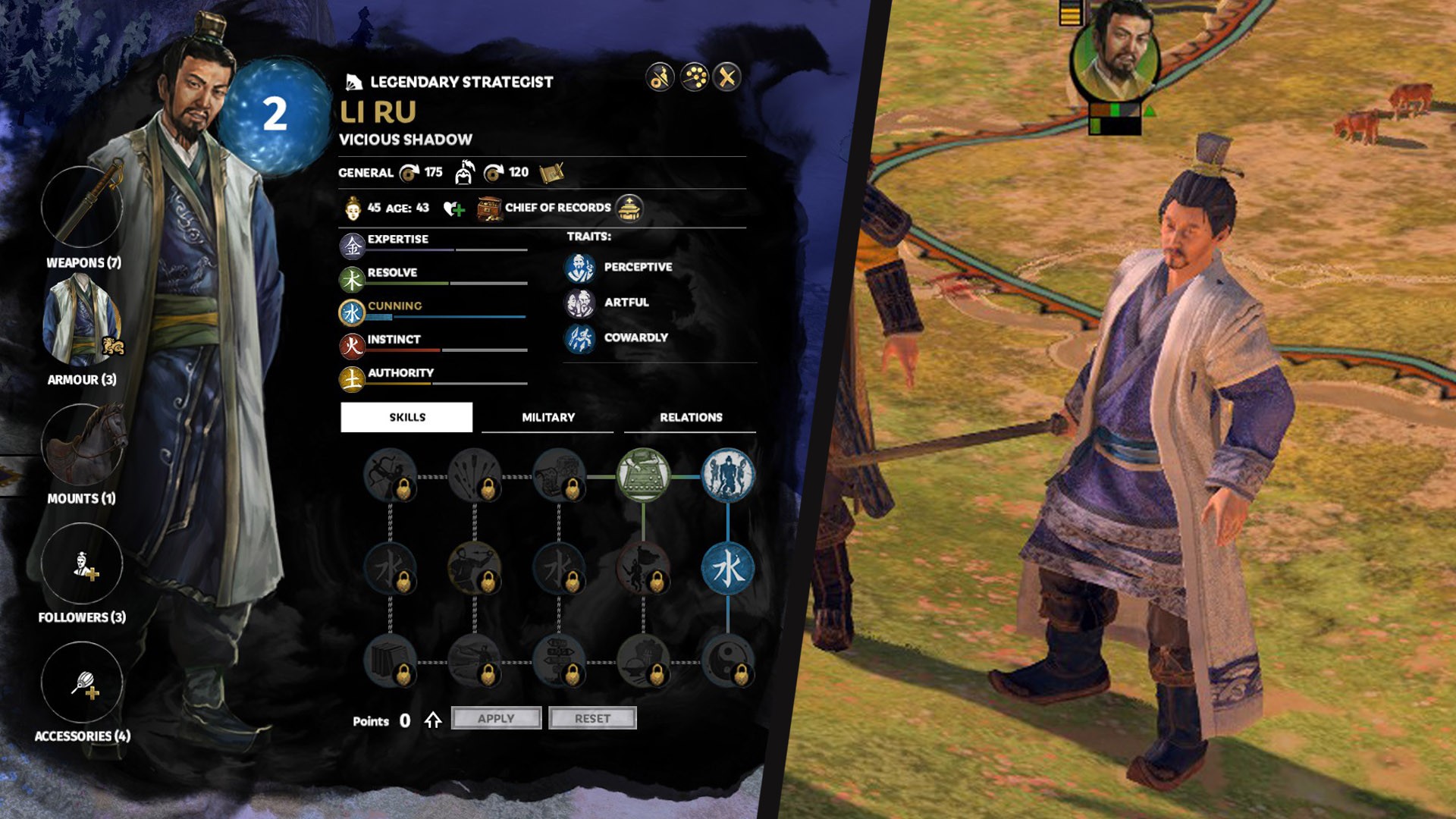Click the Apply button for skill points
The image size is (1456, 819).
(x=496, y=718)
